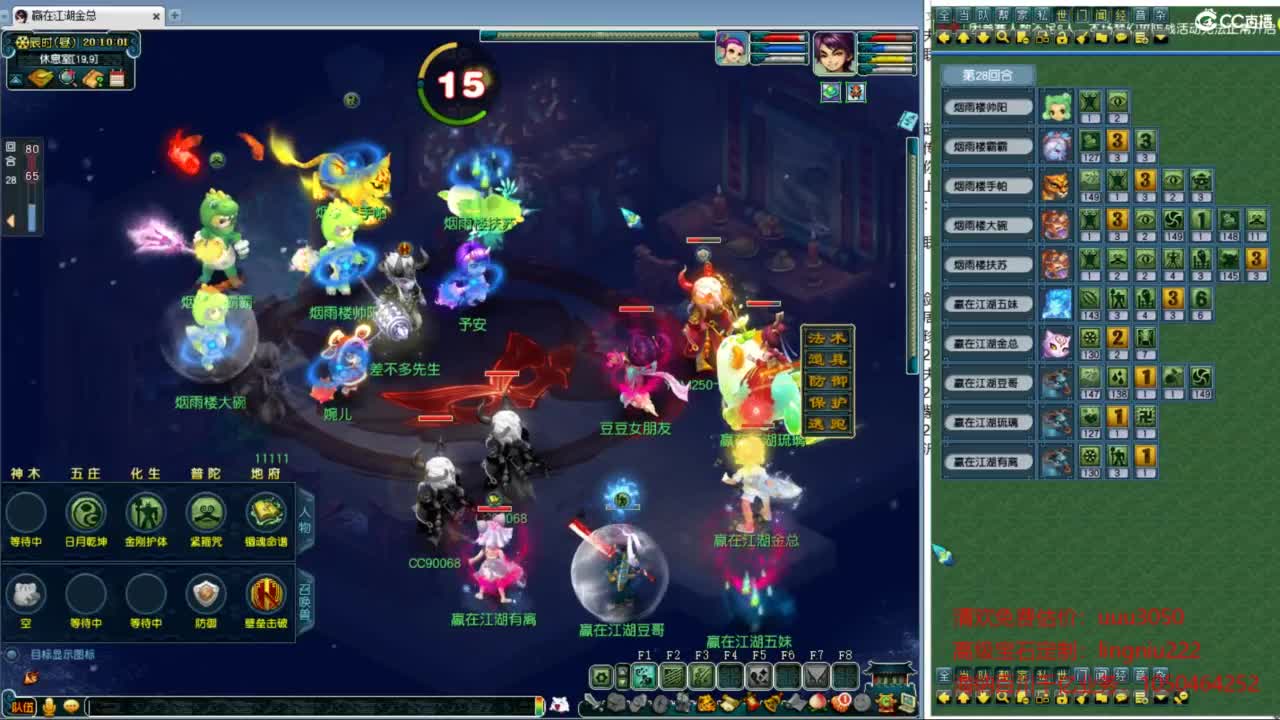Trigger the 壁垒击破 skill icon
The width and height of the screenshot is (1280, 720).
click(265, 595)
